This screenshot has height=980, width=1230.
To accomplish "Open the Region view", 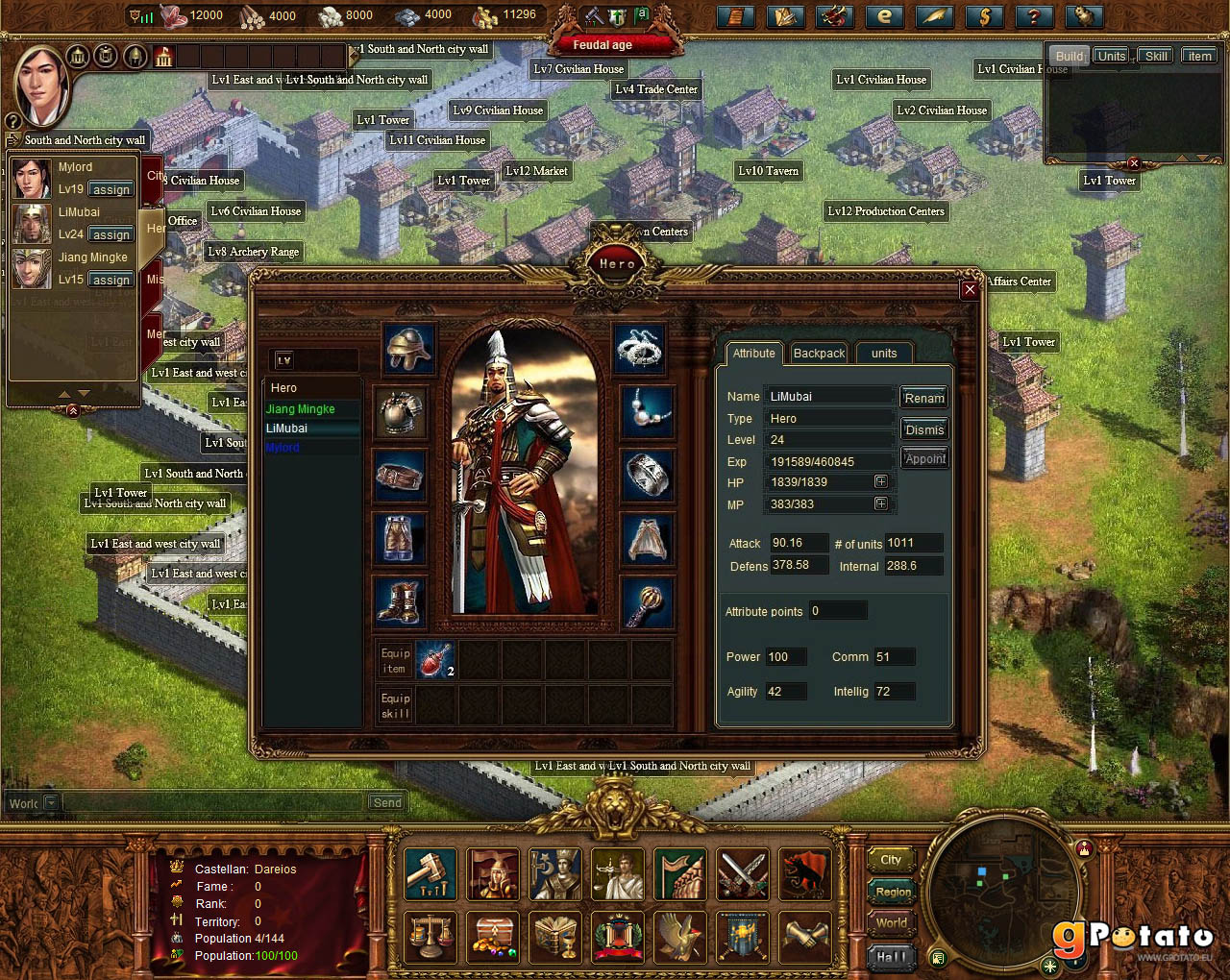I will (x=893, y=892).
